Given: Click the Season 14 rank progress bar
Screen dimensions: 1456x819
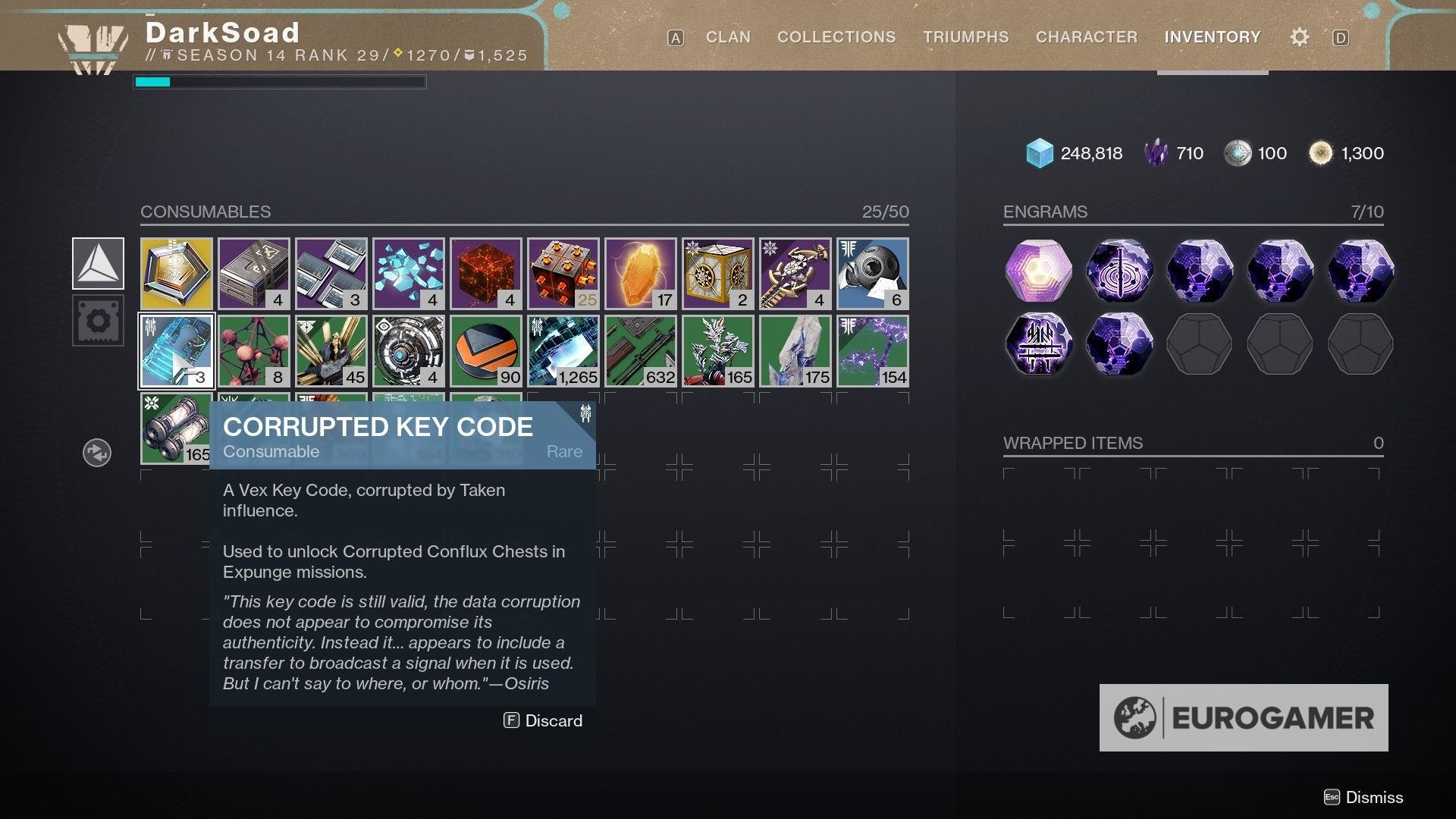Looking at the screenshot, I should (x=281, y=81).
